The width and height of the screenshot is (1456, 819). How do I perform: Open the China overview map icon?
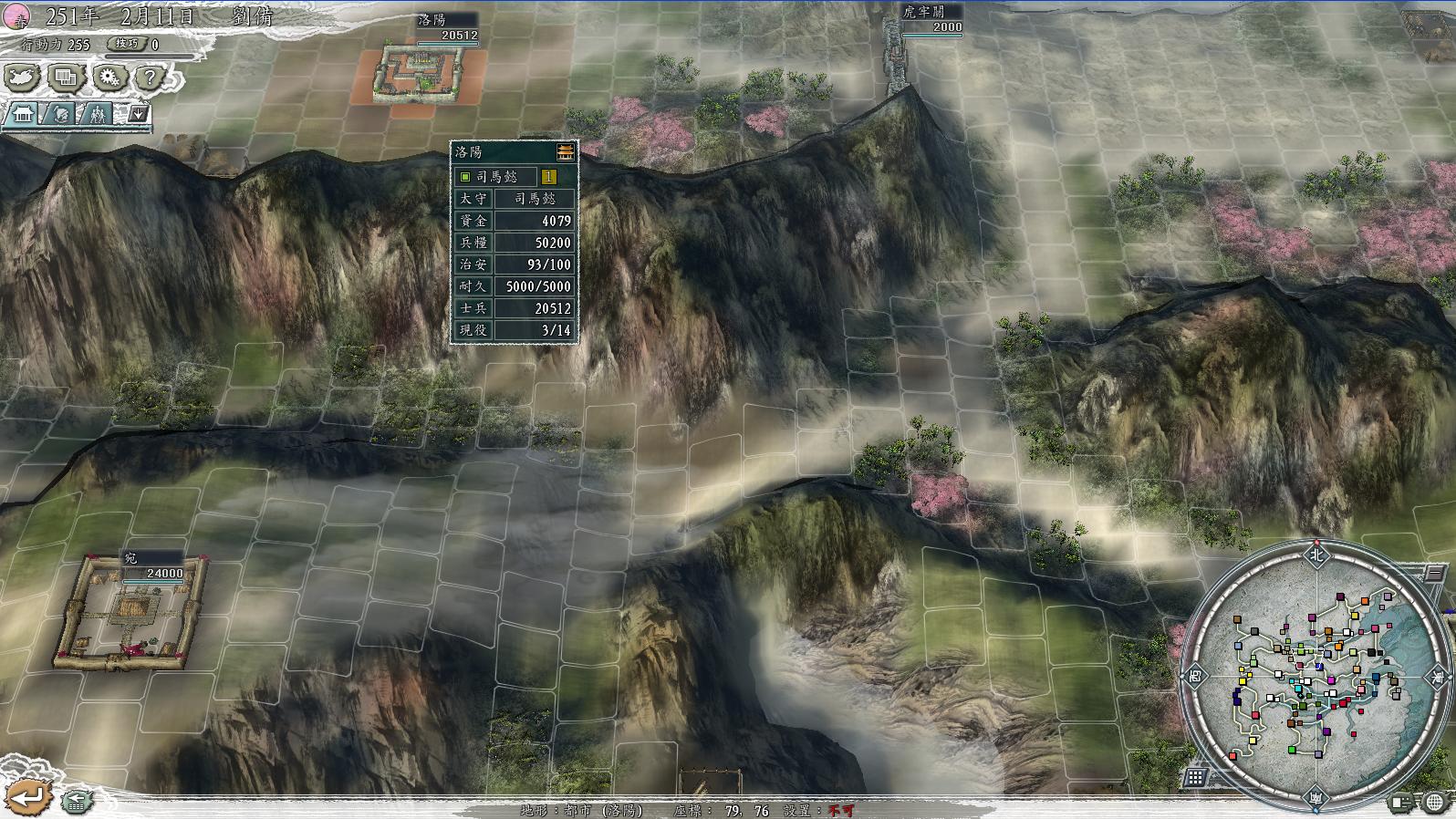[20, 78]
